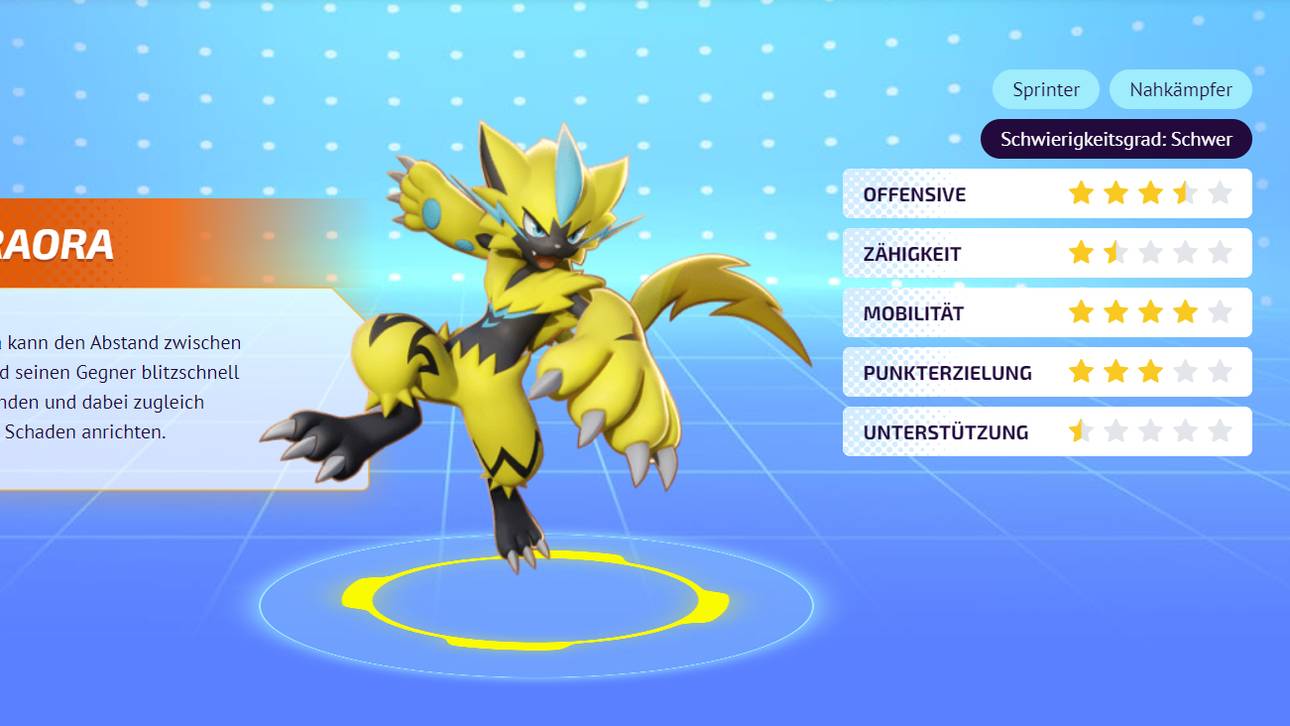This screenshot has height=726, width=1290.
Task: Select the Nahkämpfer role tag
Action: (1180, 89)
